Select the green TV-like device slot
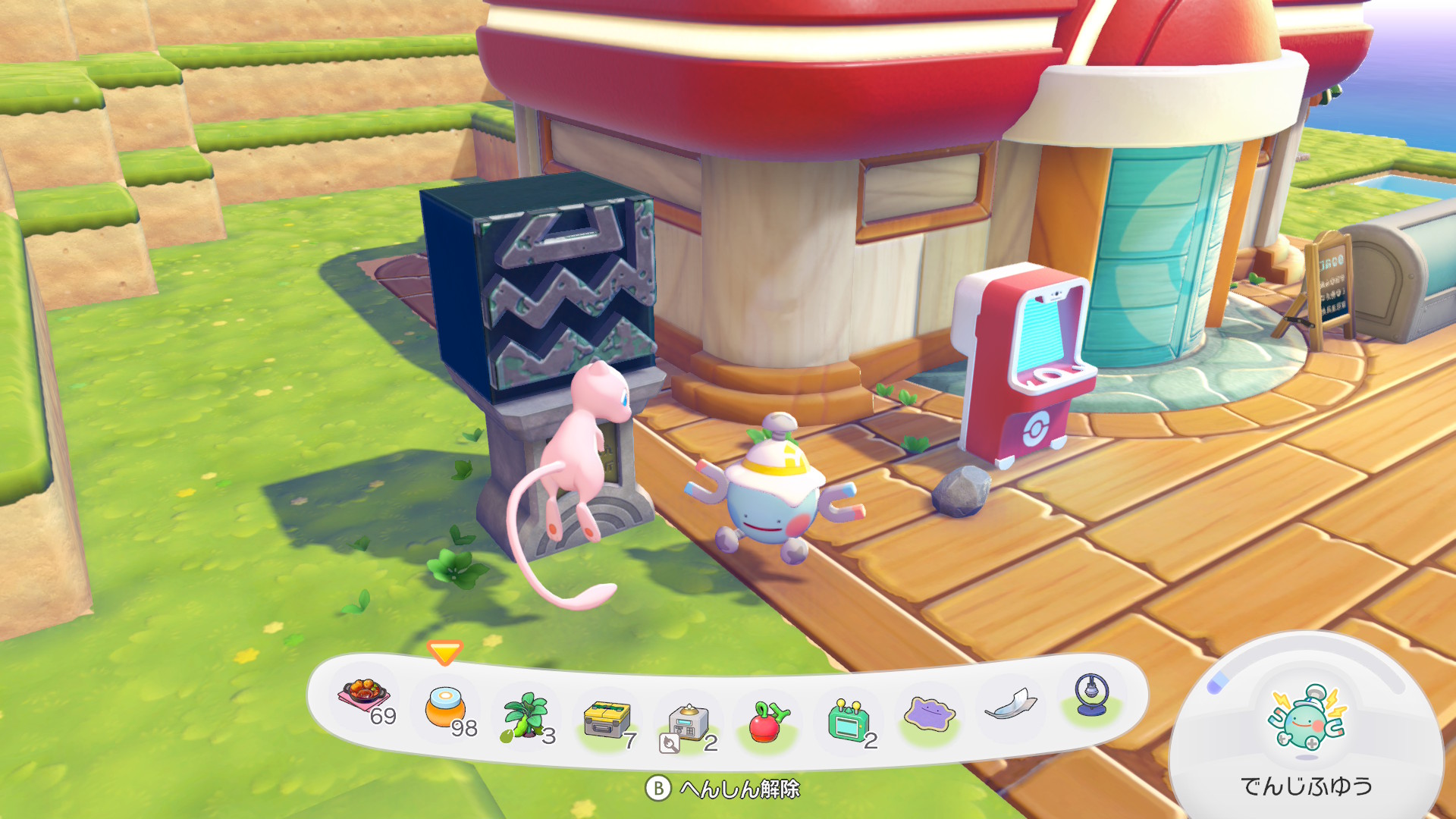 click(x=848, y=719)
